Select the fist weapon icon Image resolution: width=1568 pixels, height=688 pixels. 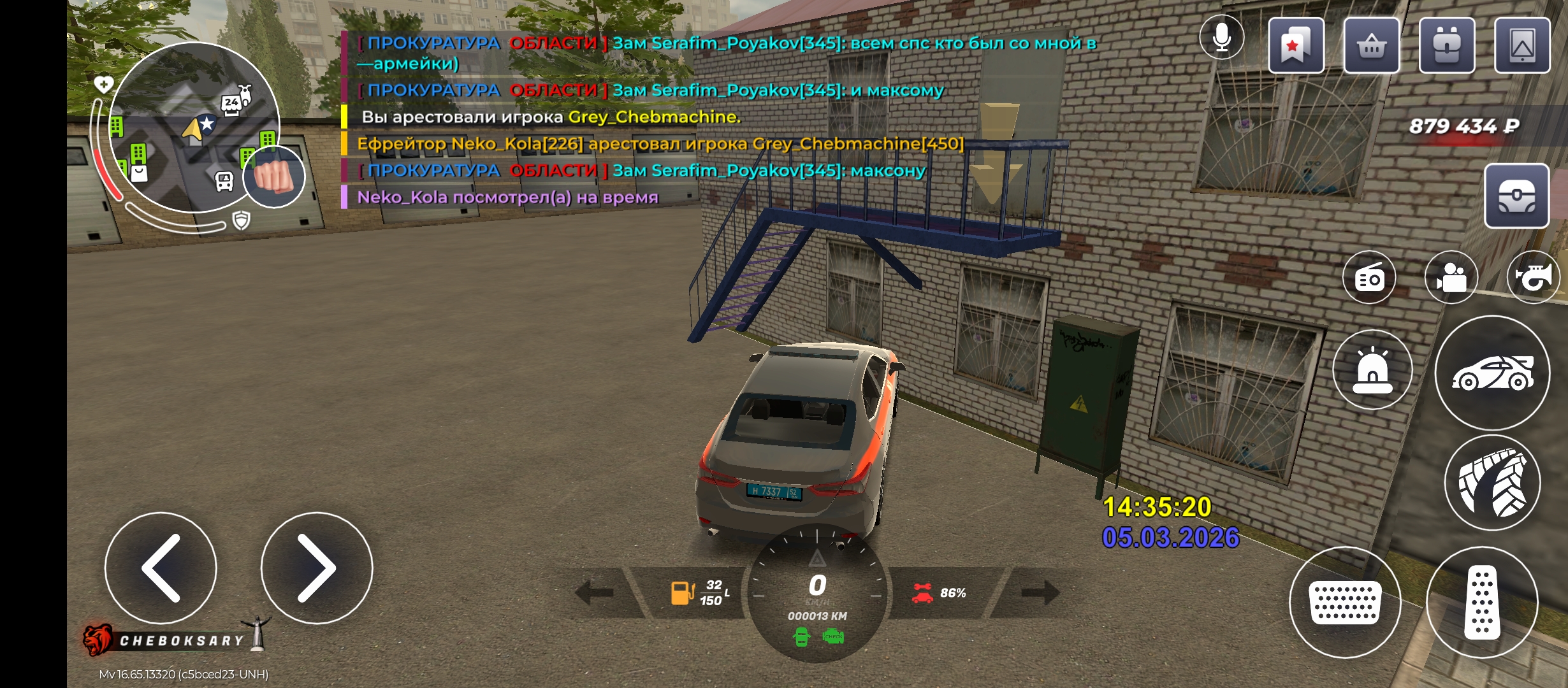pos(275,176)
